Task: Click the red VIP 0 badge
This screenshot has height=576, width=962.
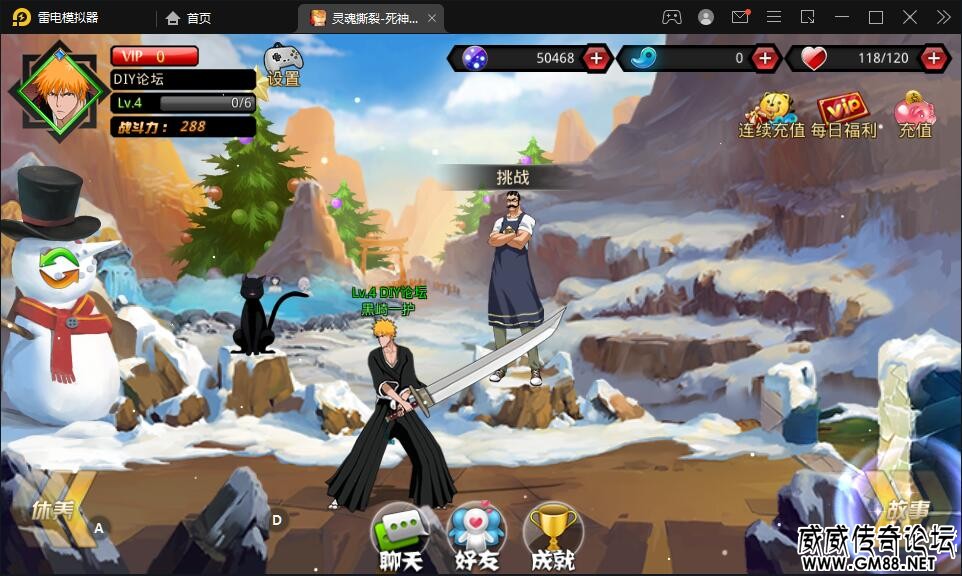Action: 154,56
